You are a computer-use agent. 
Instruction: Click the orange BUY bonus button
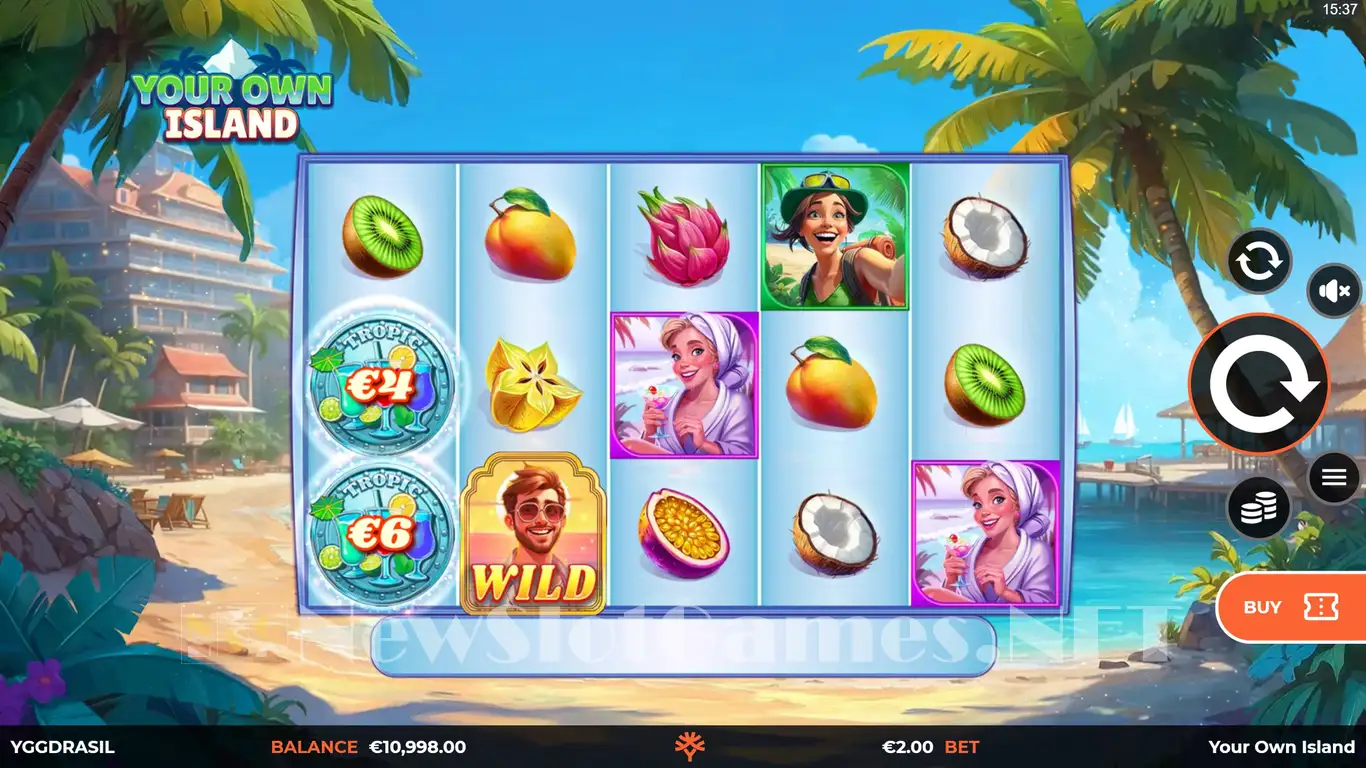click(1290, 607)
